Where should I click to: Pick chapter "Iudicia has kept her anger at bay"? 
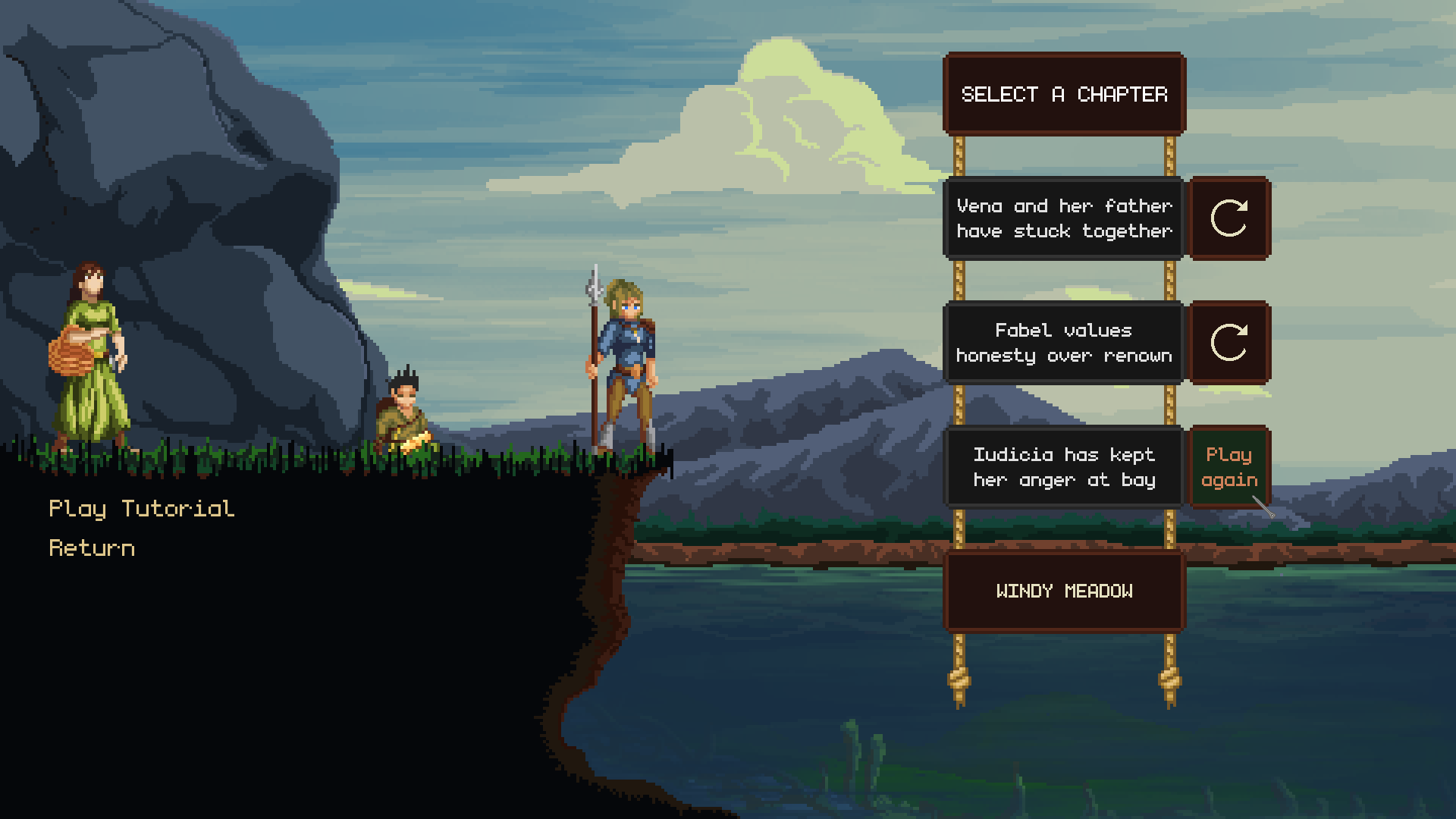click(x=1063, y=467)
